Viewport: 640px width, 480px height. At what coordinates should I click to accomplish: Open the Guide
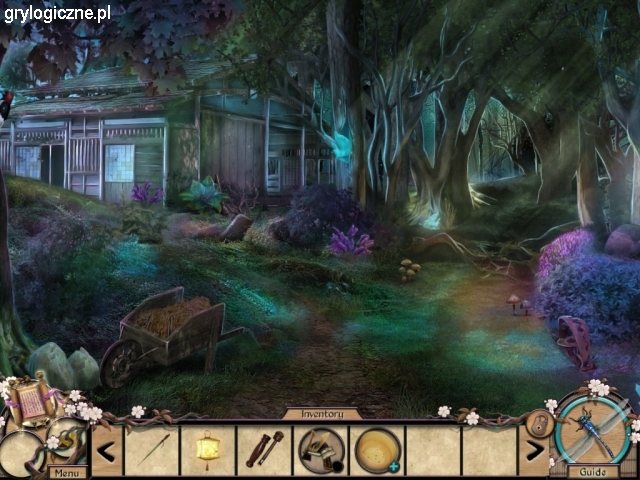pos(593,471)
